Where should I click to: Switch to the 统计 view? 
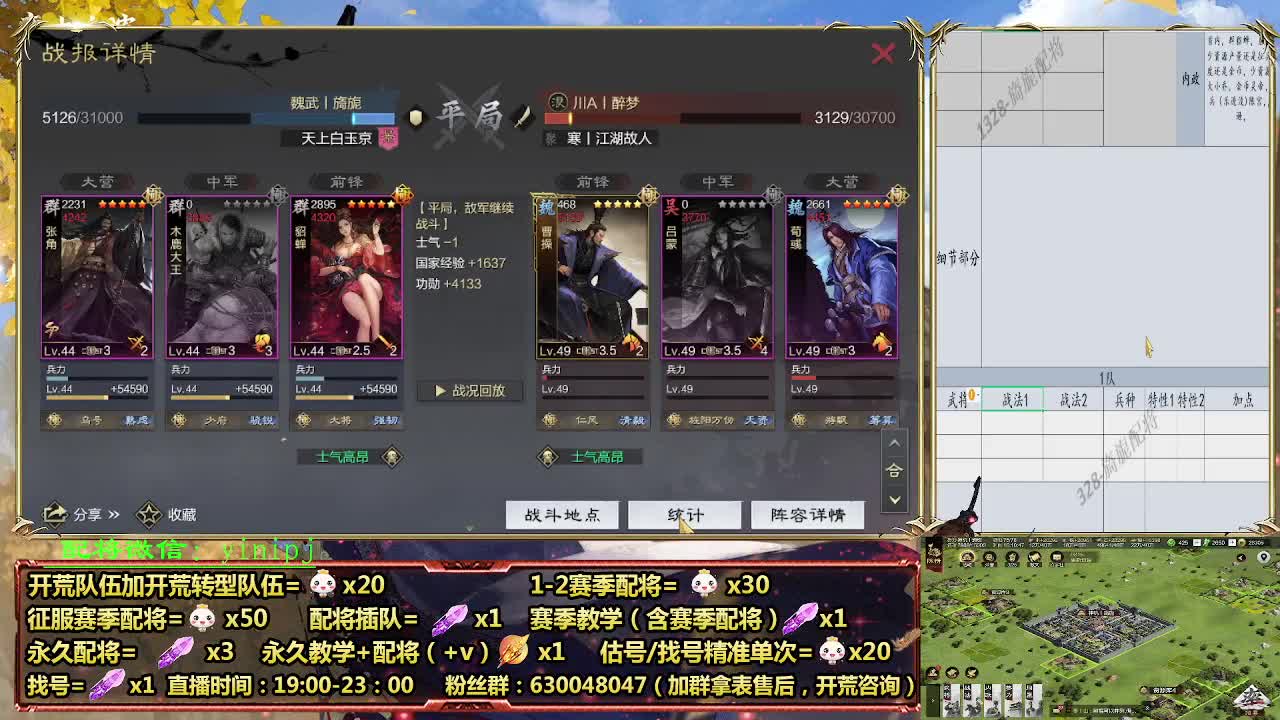pos(684,514)
